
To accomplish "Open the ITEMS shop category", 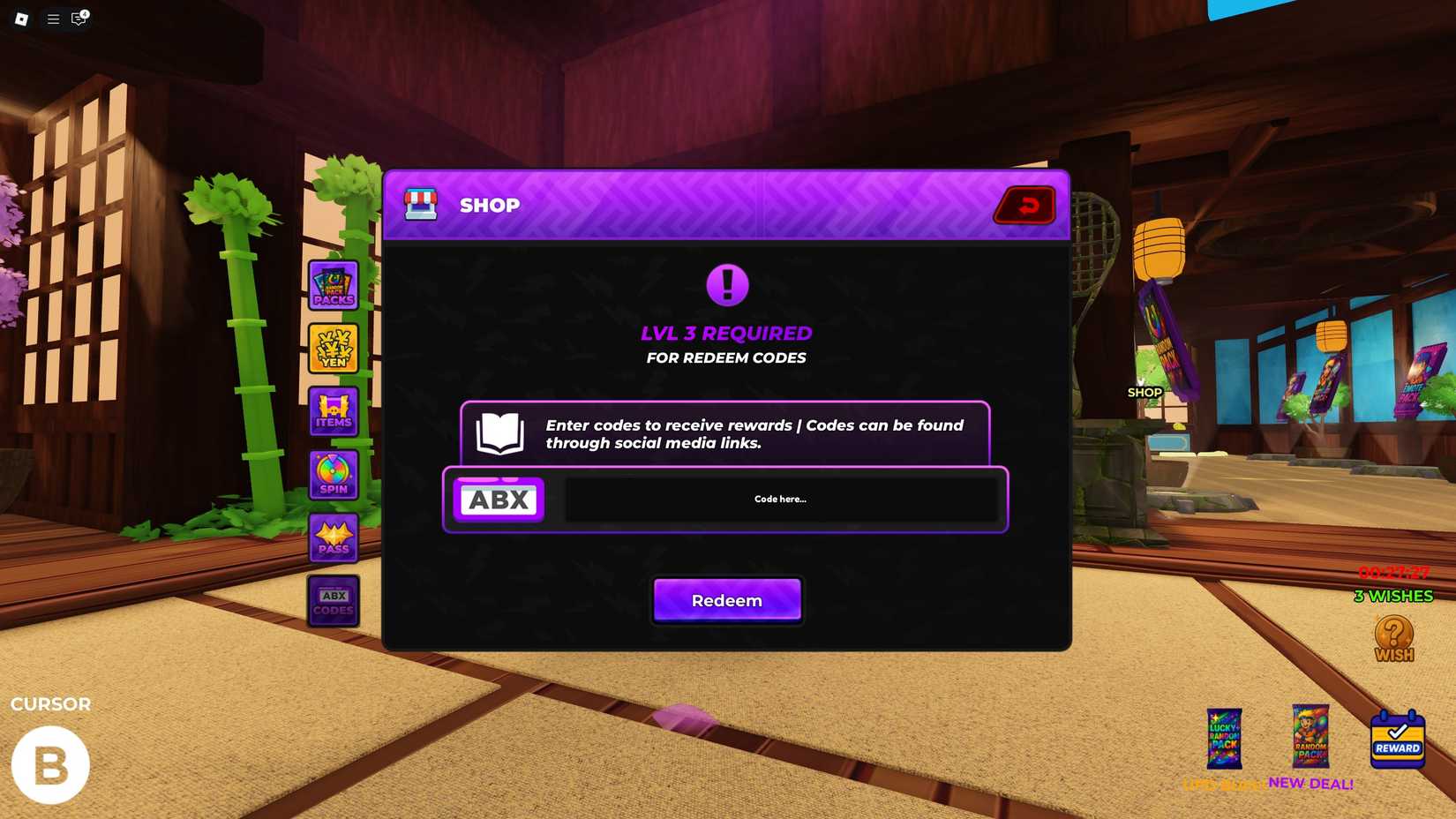I will 333,411.
